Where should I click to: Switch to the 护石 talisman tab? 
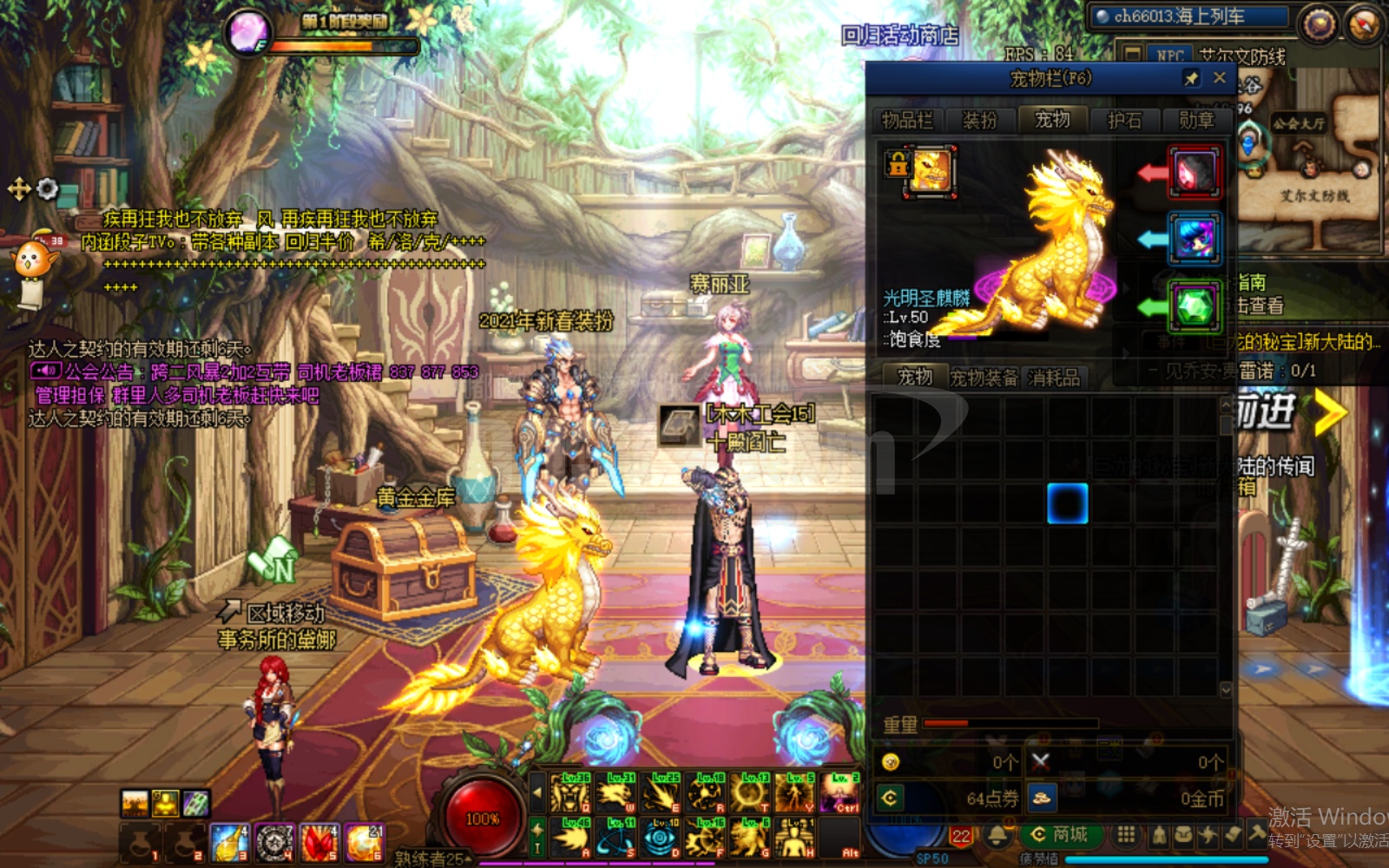click(x=1125, y=120)
